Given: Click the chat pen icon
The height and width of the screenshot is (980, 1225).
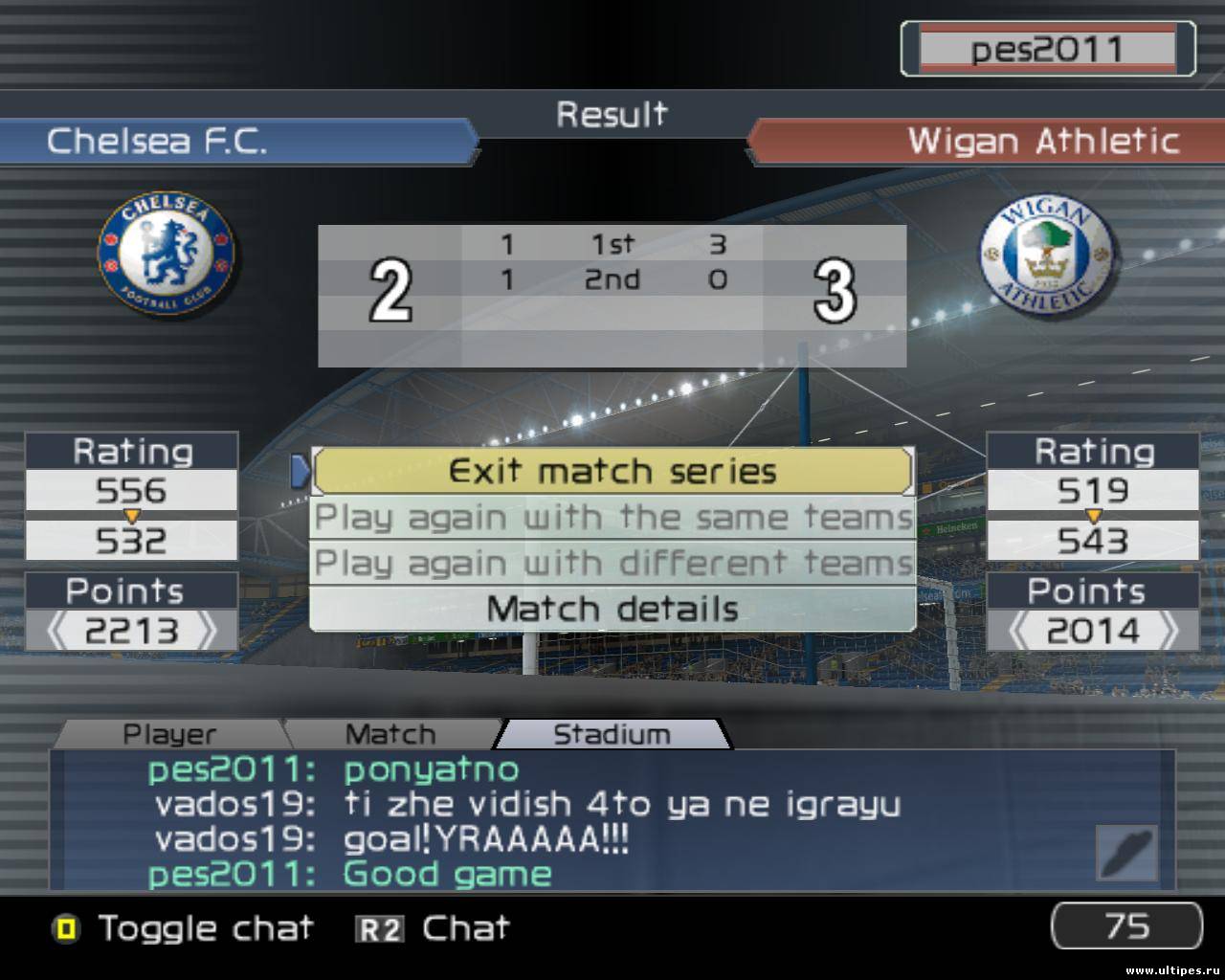Looking at the screenshot, I should (x=1127, y=853).
